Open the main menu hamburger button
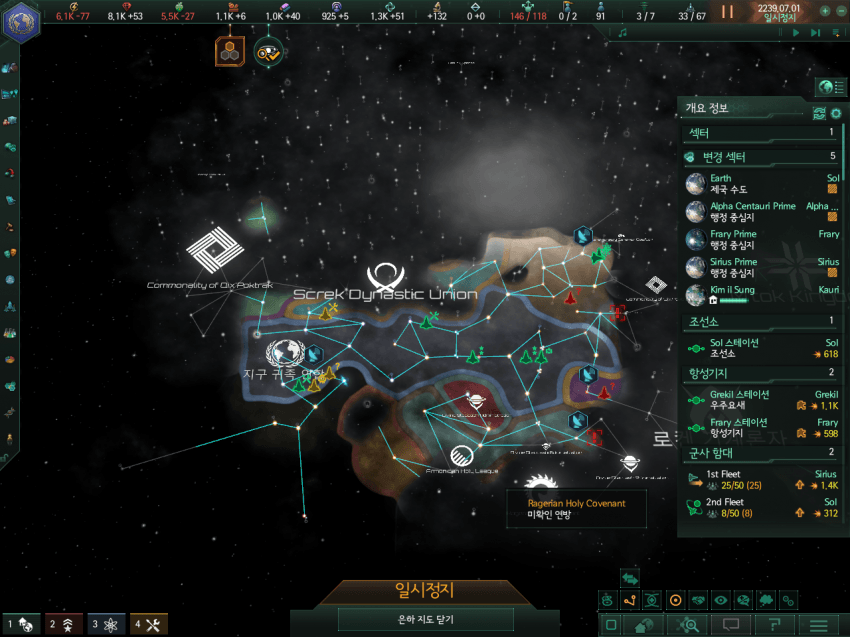Viewport: 850px width, 637px height. point(819,625)
